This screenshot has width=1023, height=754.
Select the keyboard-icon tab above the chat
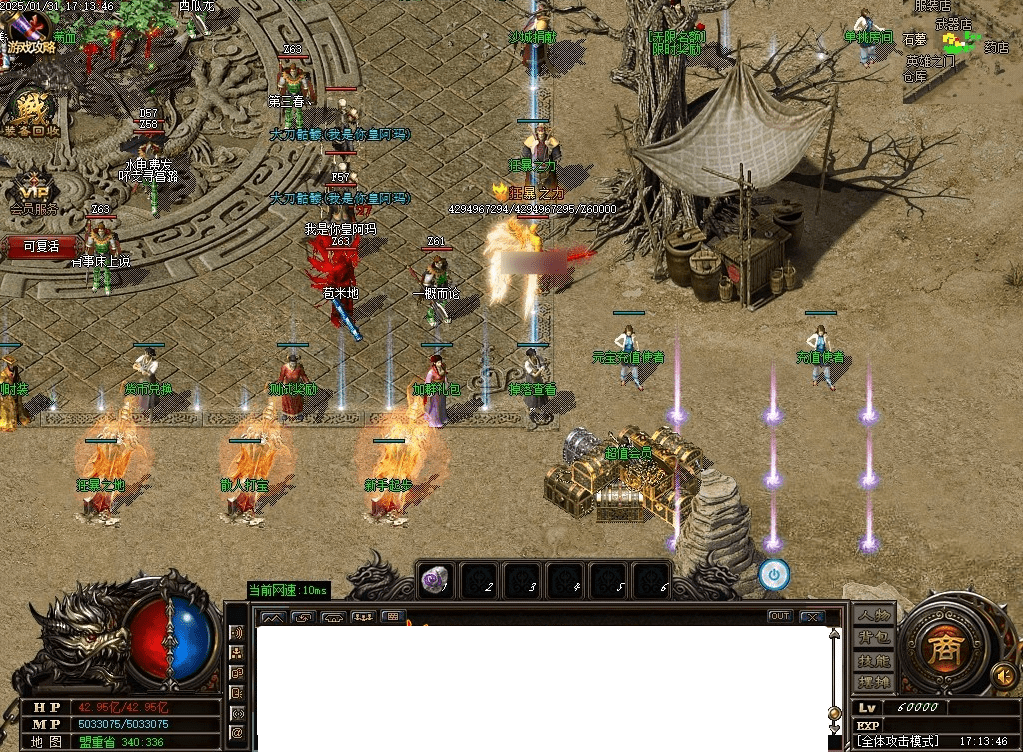click(x=393, y=616)
